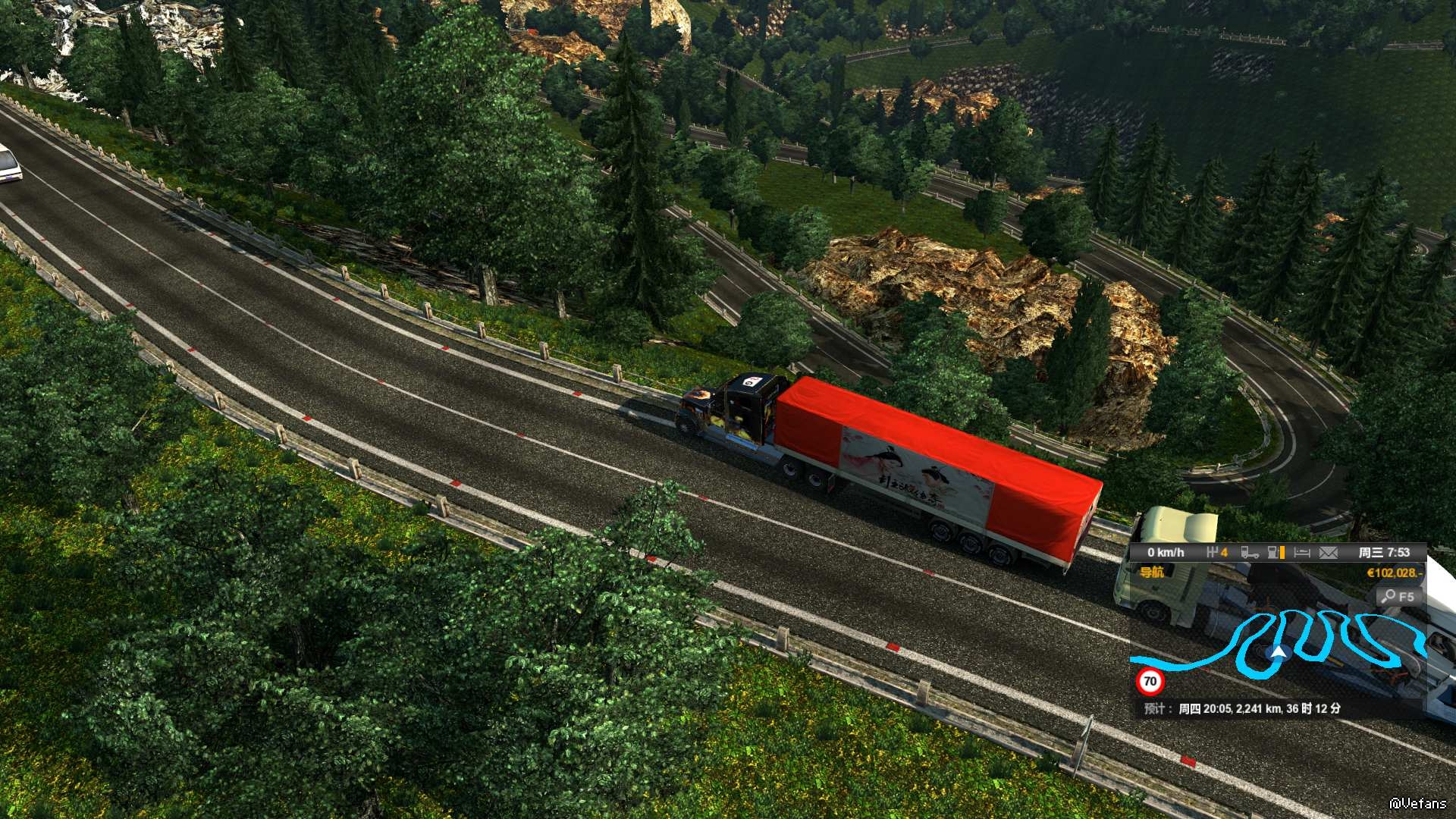1456x819 pixels.
Task: Click the trailer cargo status icon
Action: point(1250,553)
